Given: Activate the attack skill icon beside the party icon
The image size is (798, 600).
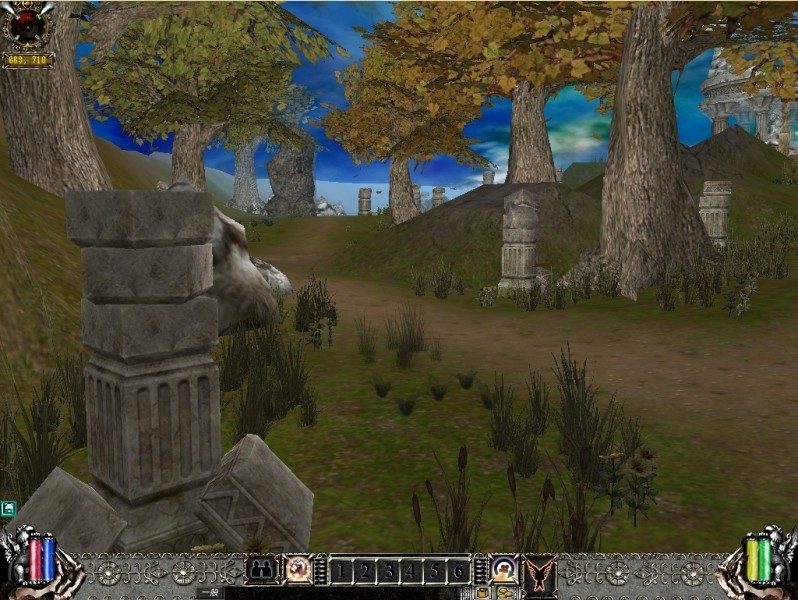Looking at the screenshot, I should tap(297, 570).
